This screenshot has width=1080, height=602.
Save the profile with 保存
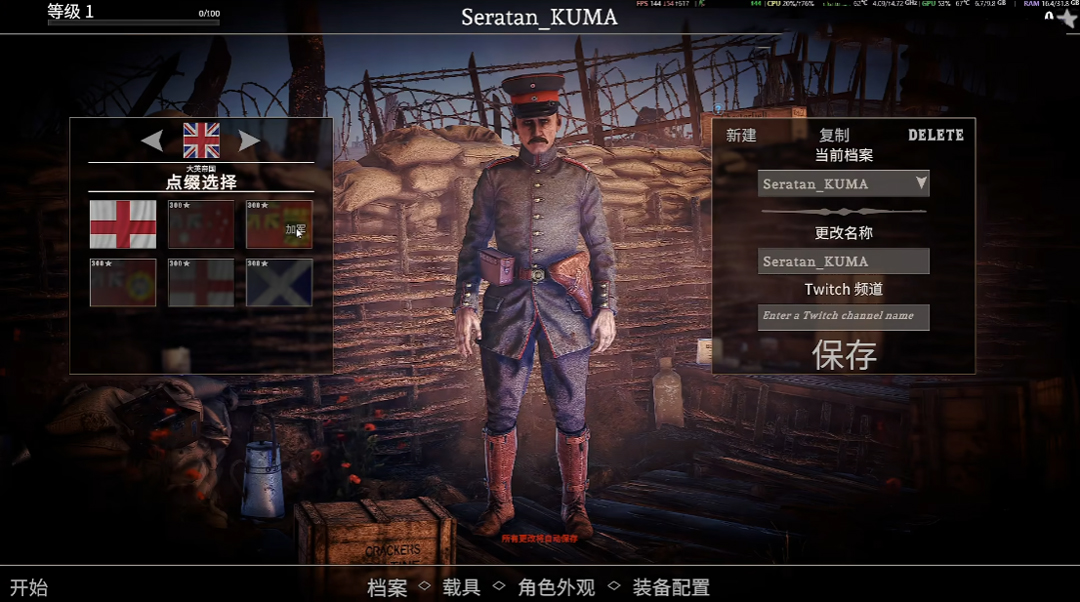pyautogui.click(x=844, y=355)
